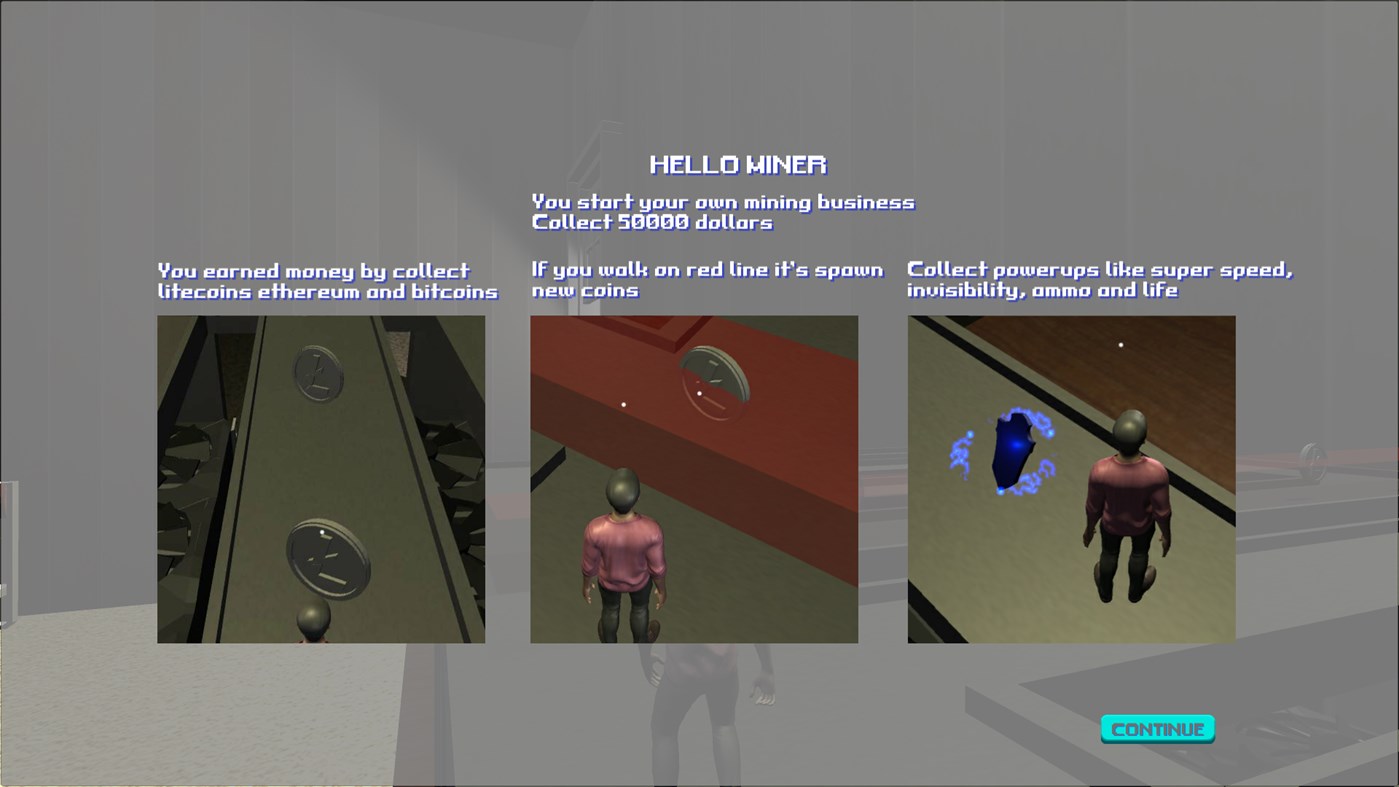Click the powerups caption text
Screen dimensions: 1399x787
[x=1099, y=280]
